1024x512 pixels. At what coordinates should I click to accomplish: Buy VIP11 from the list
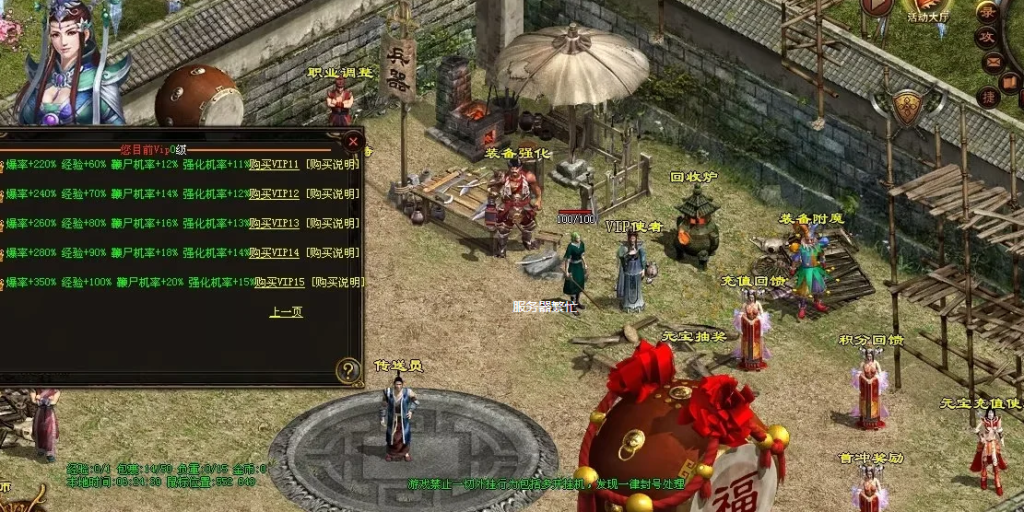[x=274, y=164]
